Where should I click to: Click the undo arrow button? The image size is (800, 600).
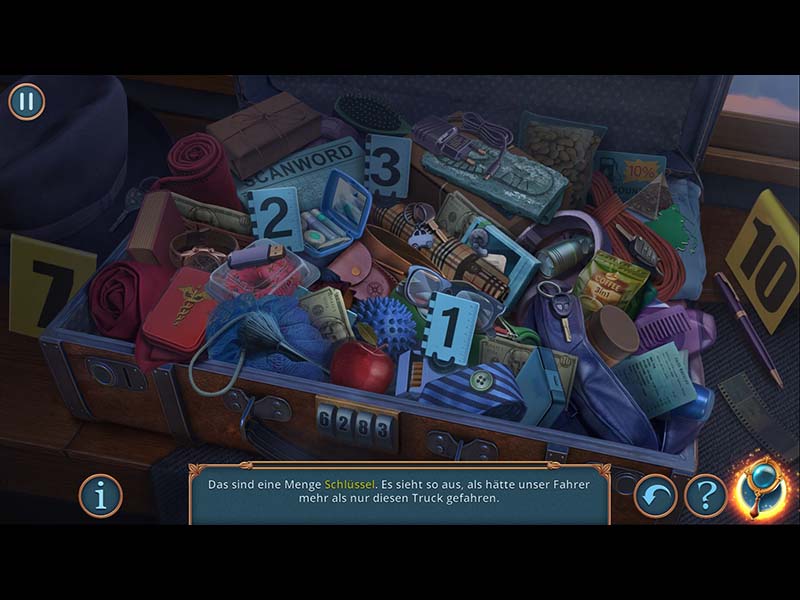656,495
